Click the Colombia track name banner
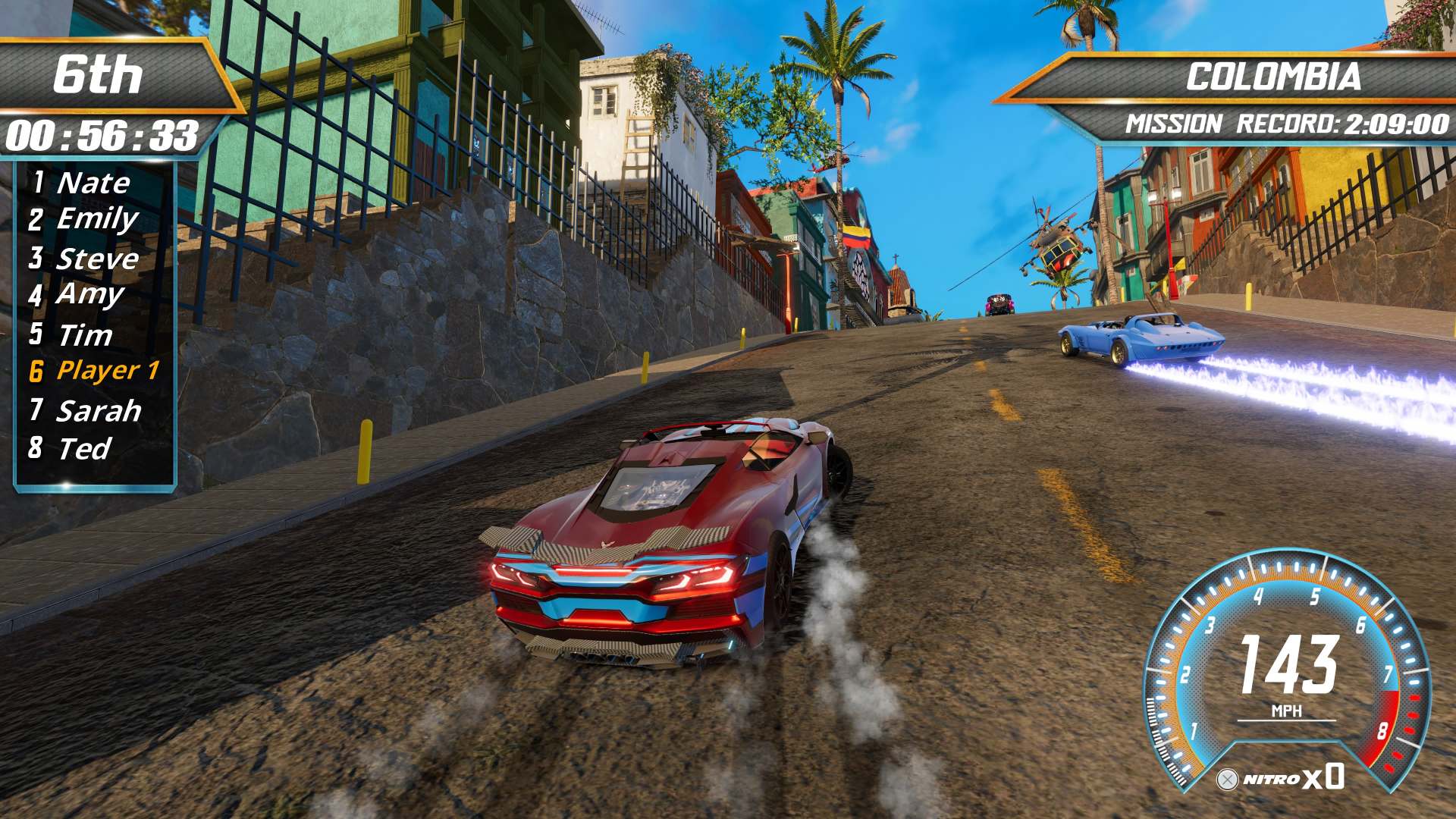The height and width of the screenshot is (819, 1456). [1272, 77]
